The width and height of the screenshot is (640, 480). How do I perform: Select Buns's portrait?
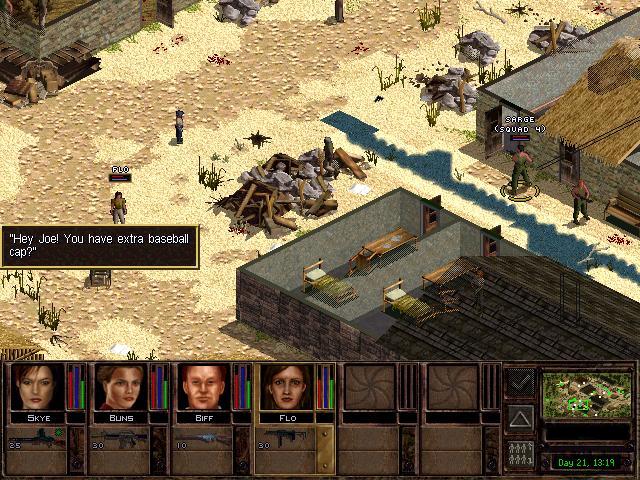point(121,386)
